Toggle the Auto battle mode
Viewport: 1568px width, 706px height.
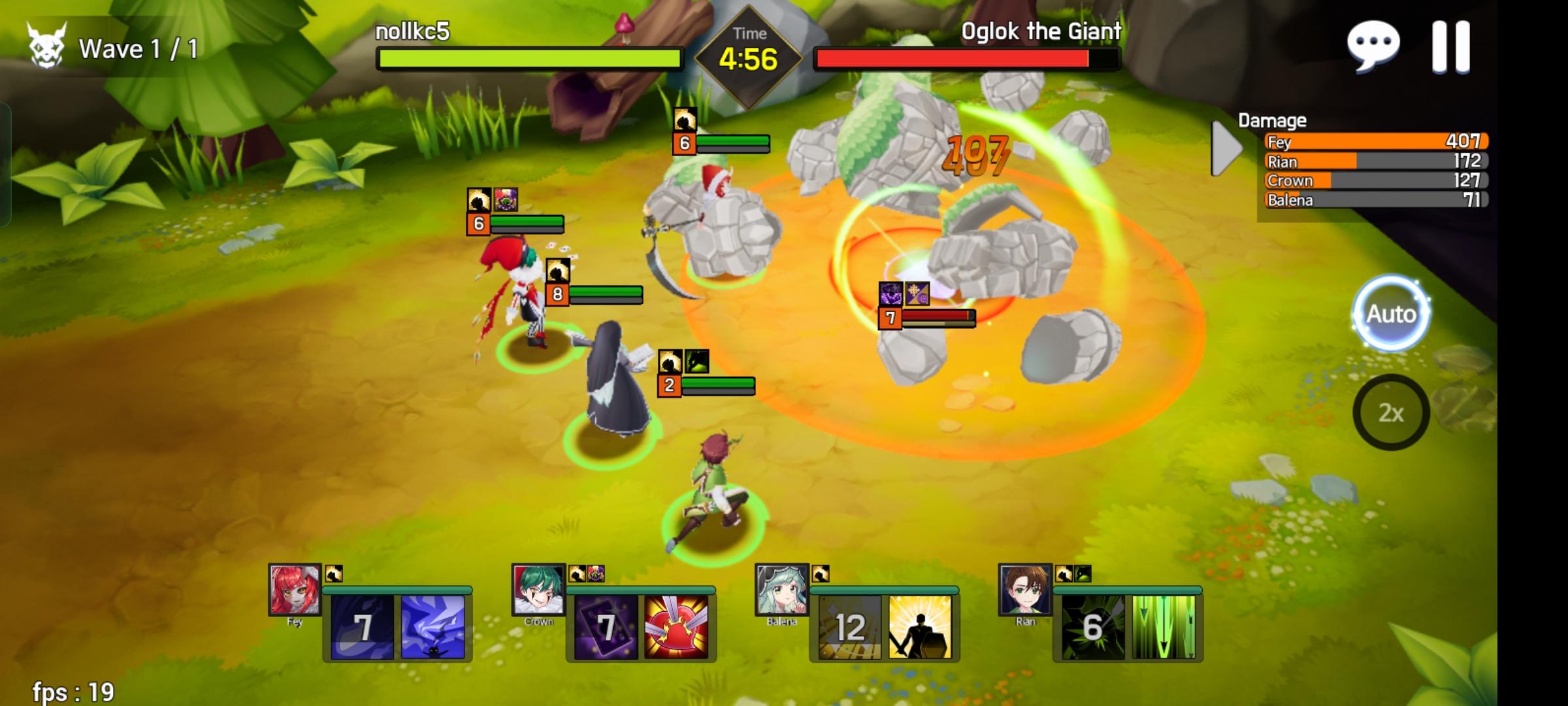[1391, 314]
